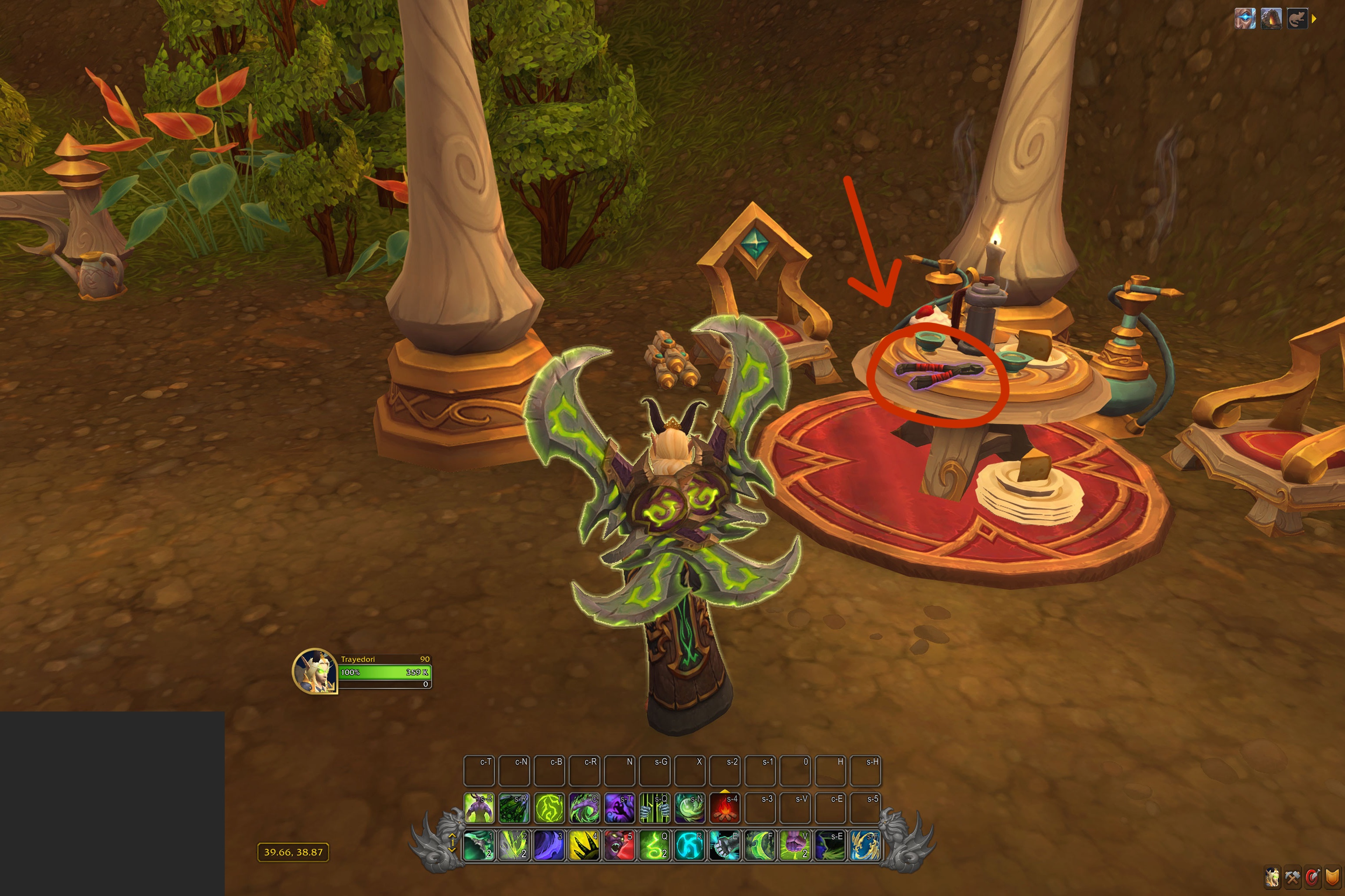Expand the top-right icon tray via yellow arrow

(x=1314, y=20)
